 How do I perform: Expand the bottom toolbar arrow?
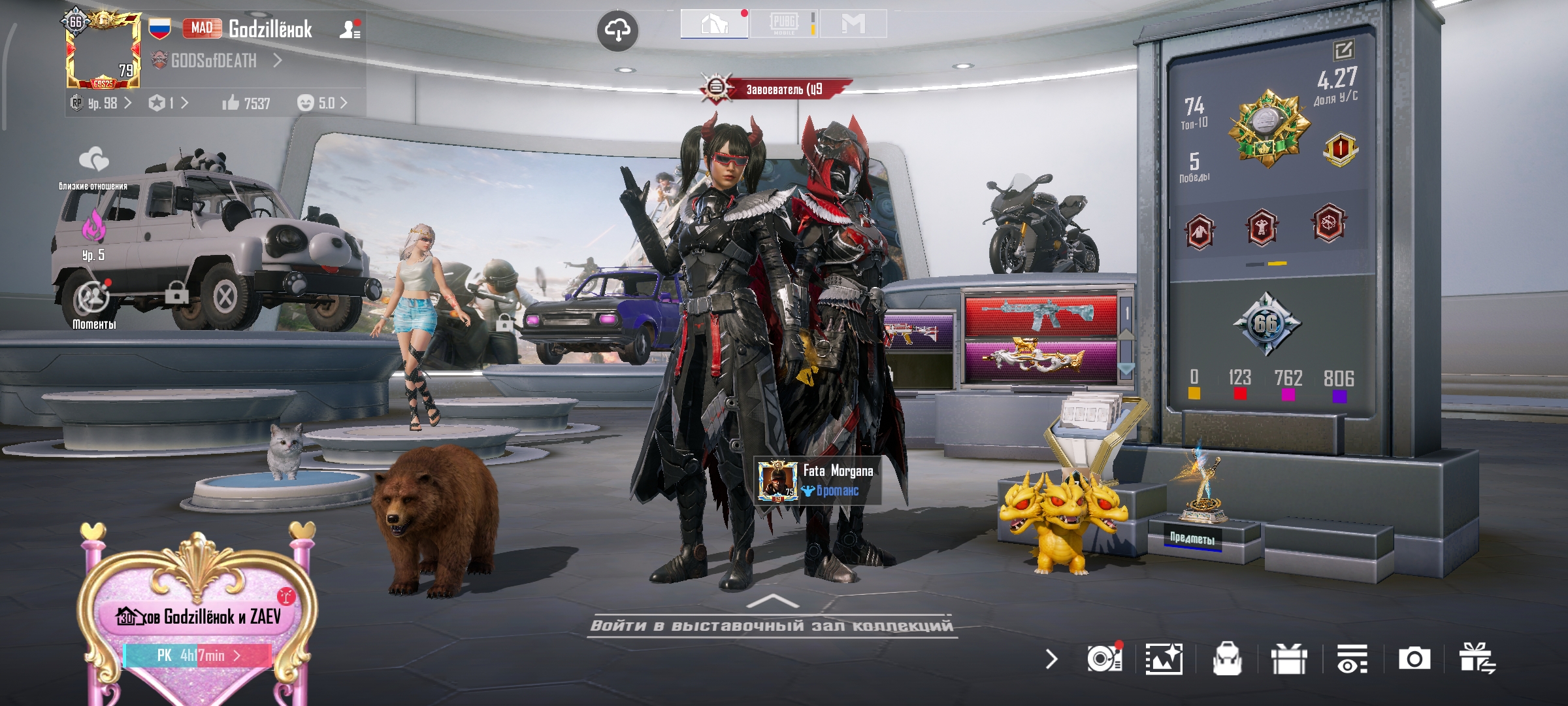tap(1051, 659)
